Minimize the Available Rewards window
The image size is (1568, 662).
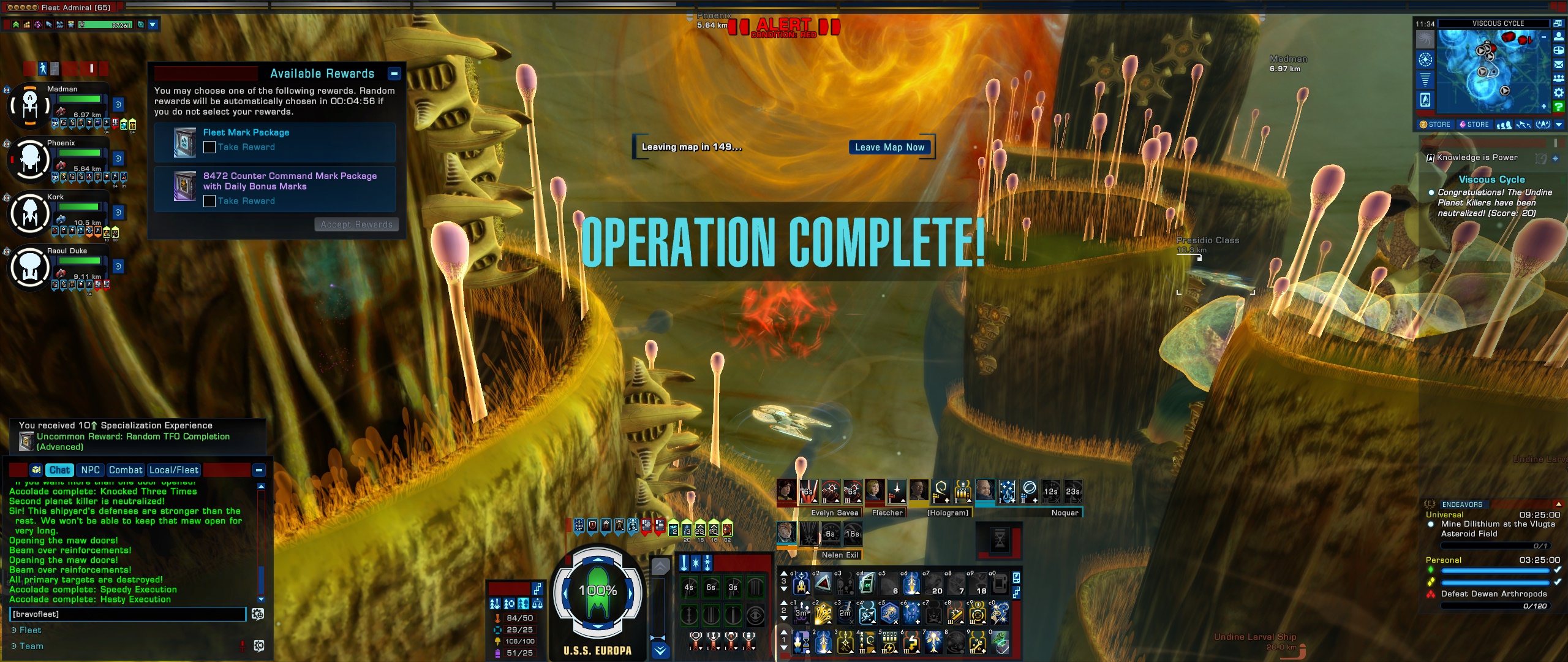pyautogui.click(x=394, y=74)
